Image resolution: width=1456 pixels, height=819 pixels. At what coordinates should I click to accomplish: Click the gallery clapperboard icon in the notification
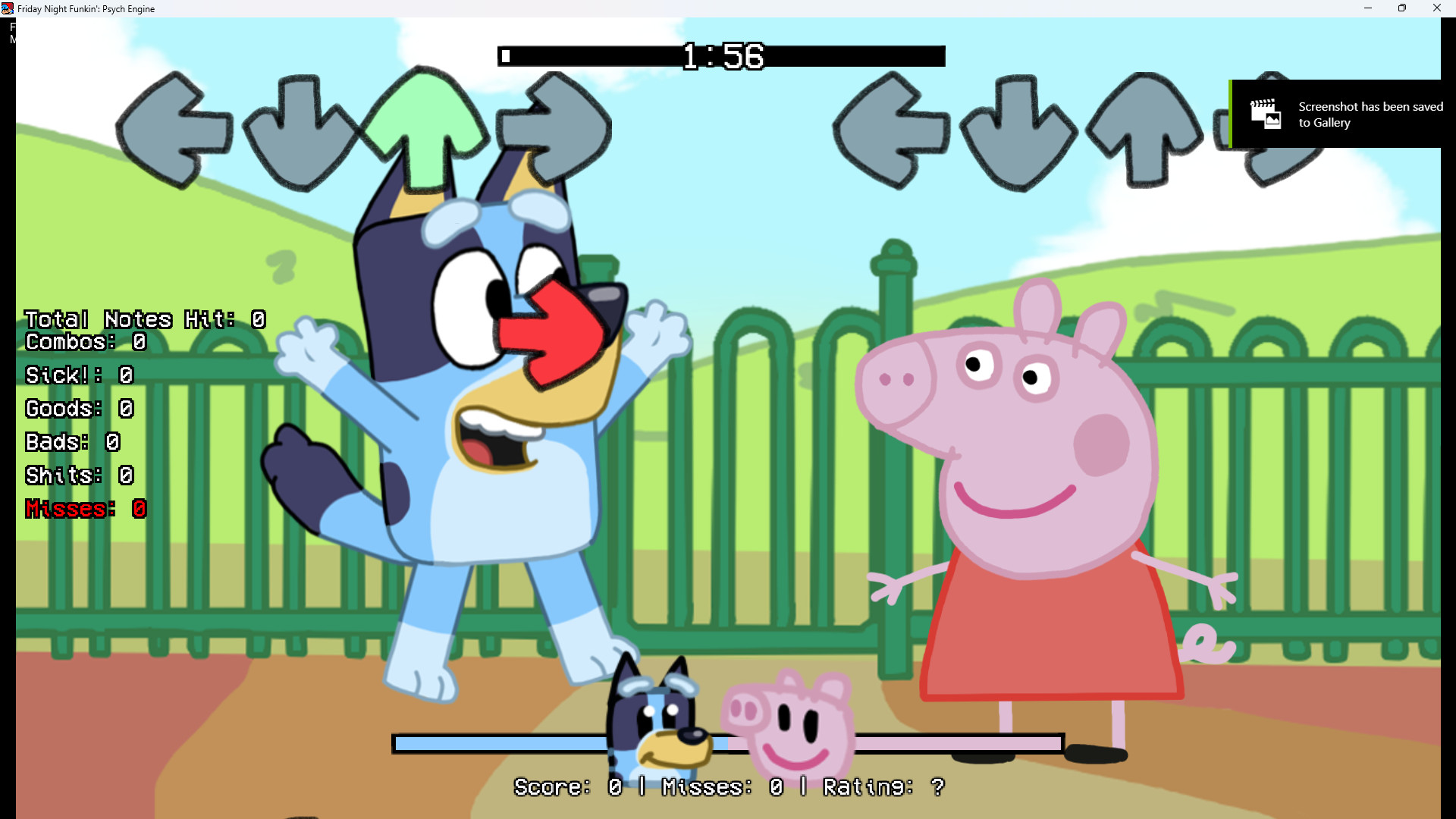point(1267,113)
